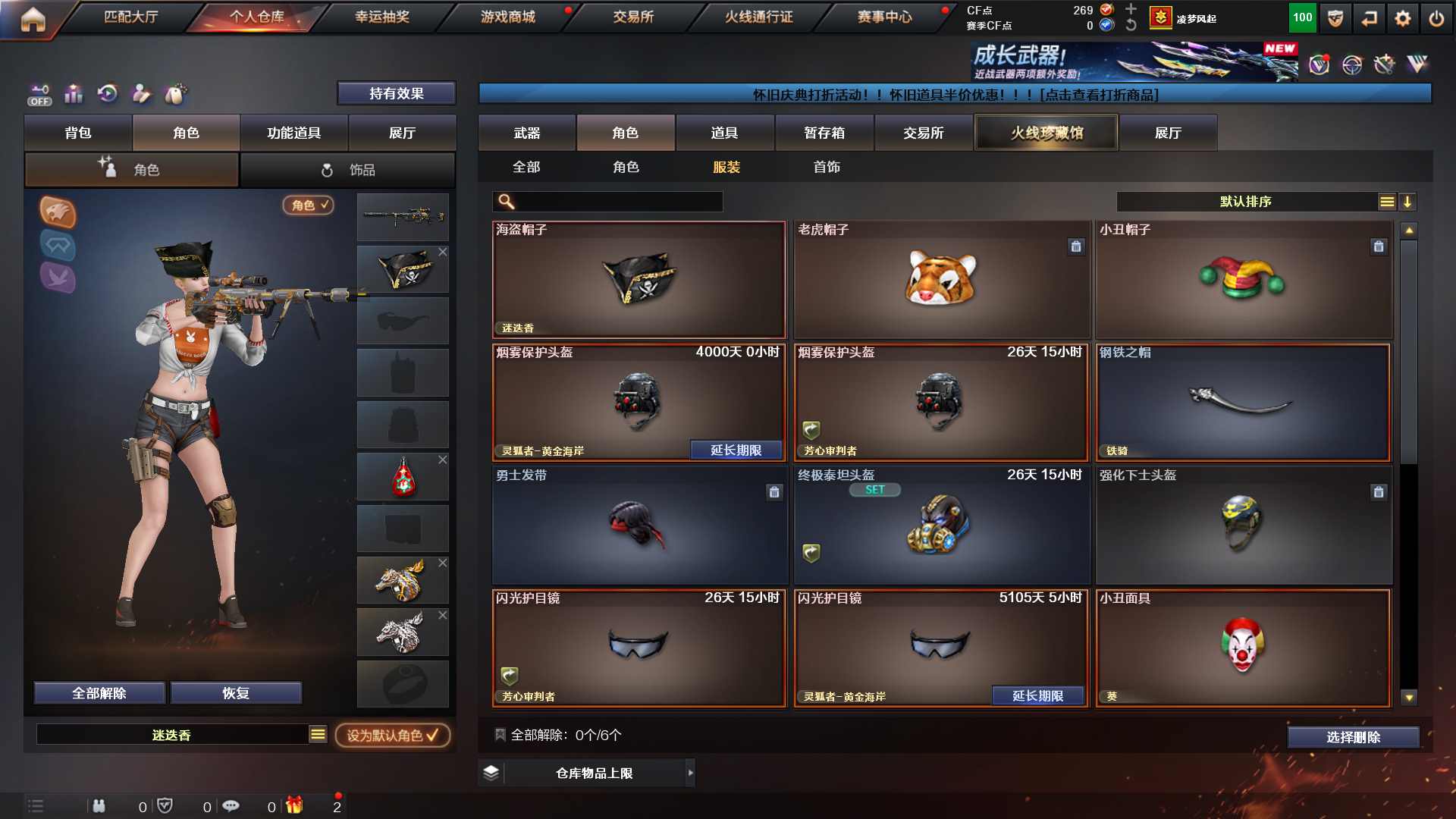Go to the 游戏商城 shop
This screenshot has width=1456, height=819.
507,17
